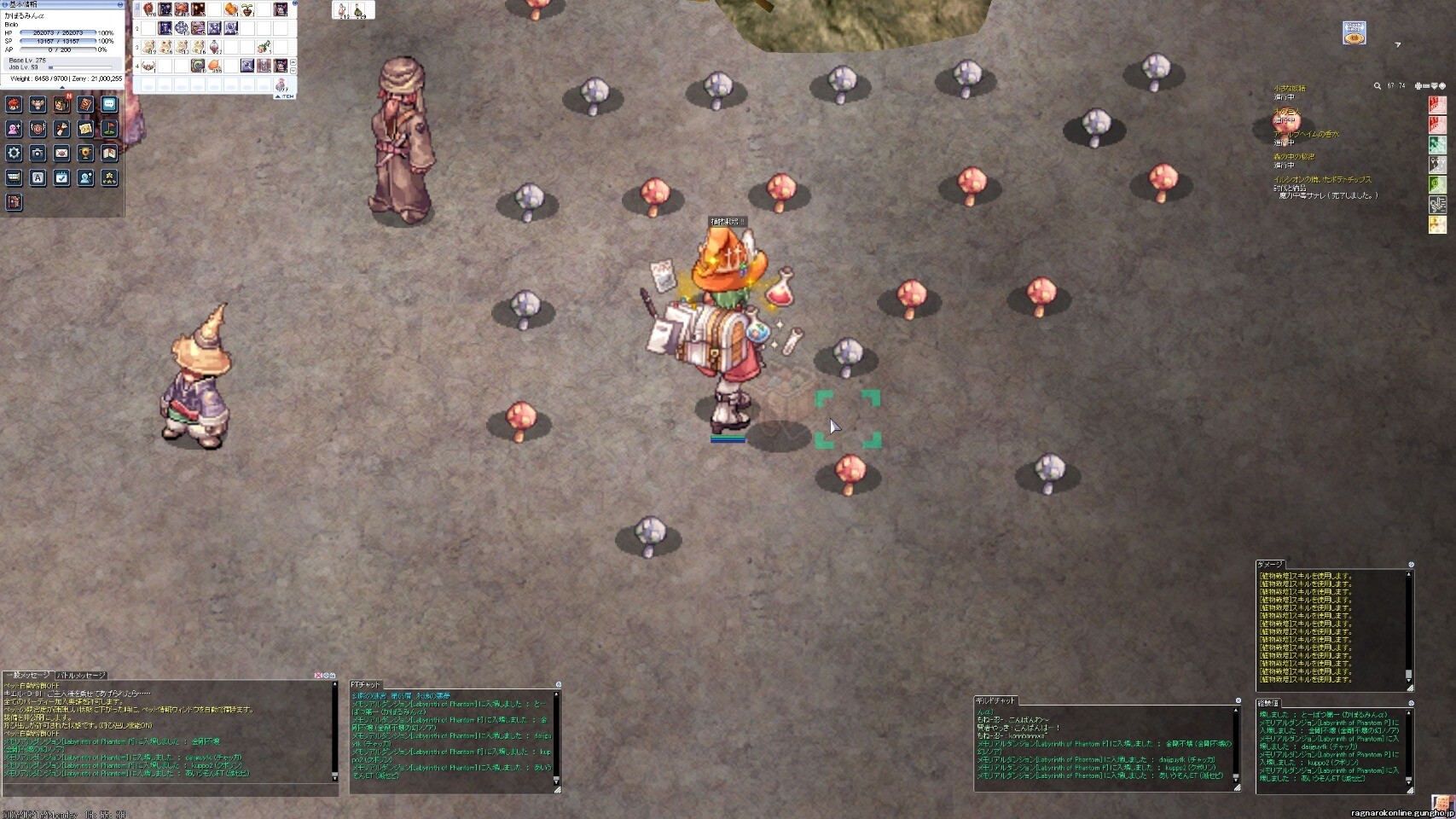Open the speech bubble chat icon

pyautogui.click(x=109, y=104)
